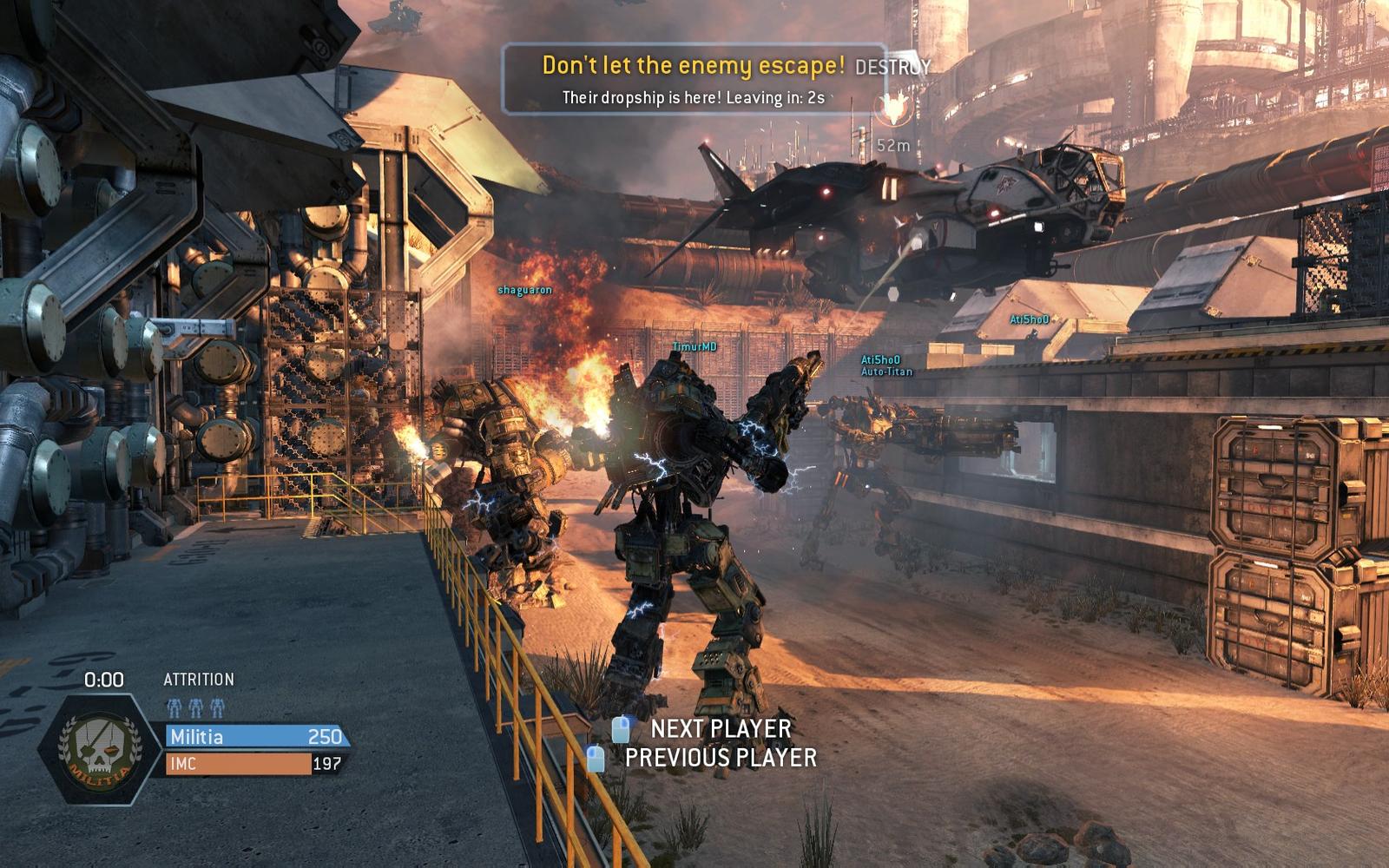Select the TimurMD player name tag
Image resolution: width=1389 pixels, height=868 pixels.
click(694, 347)
